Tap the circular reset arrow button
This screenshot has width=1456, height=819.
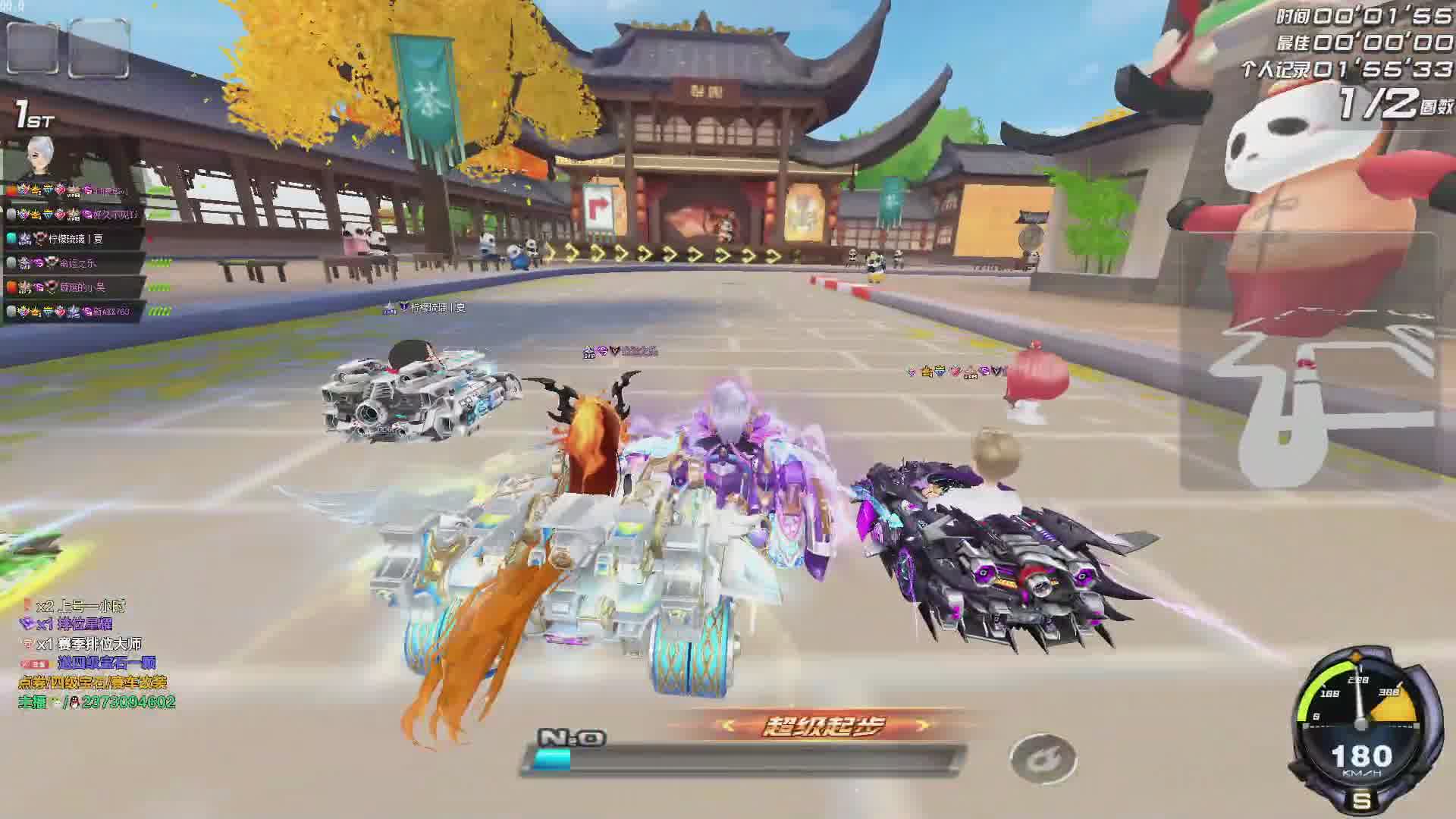tap(1043, 759)
